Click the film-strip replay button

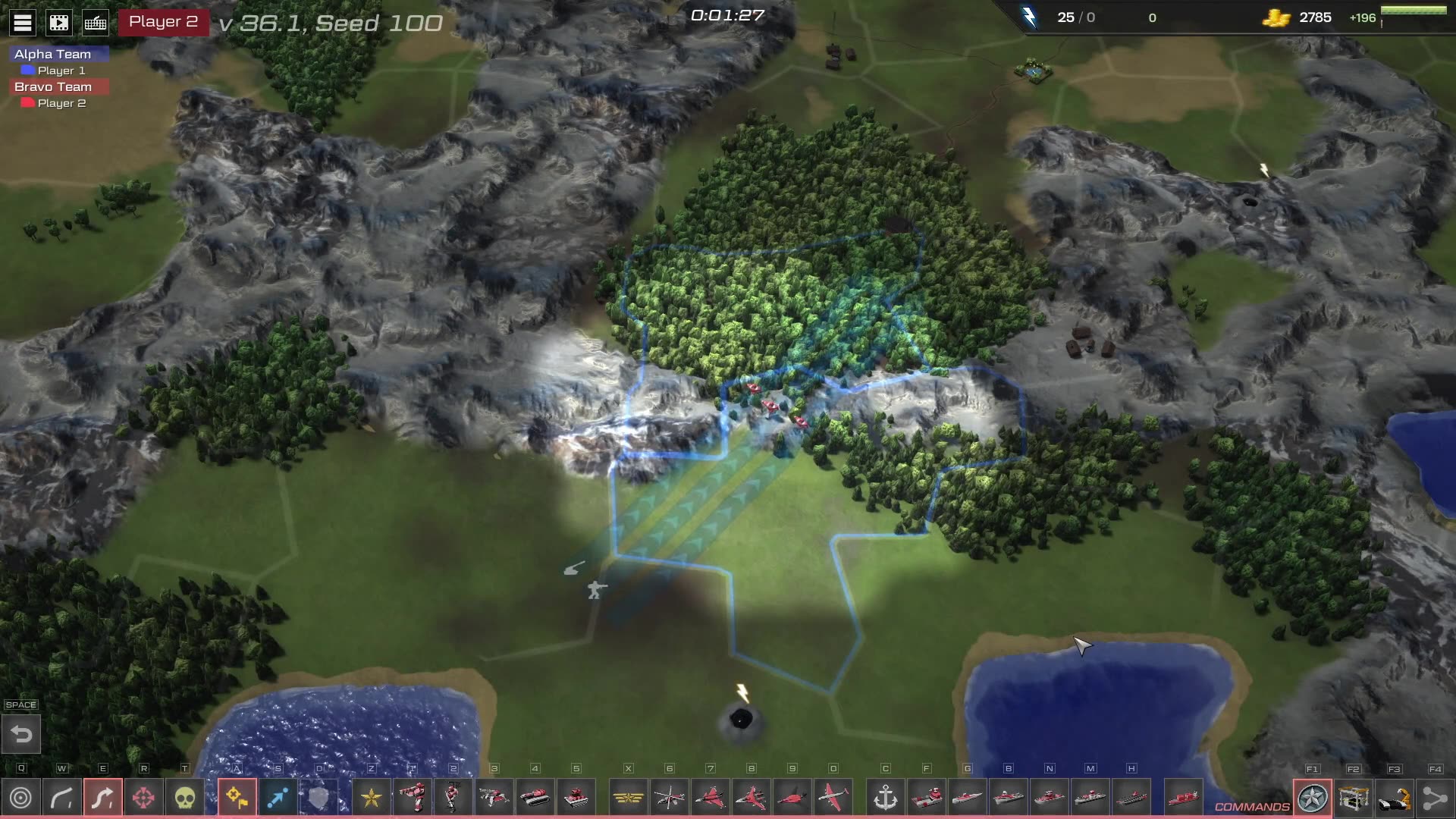click(x=59, y=23)
